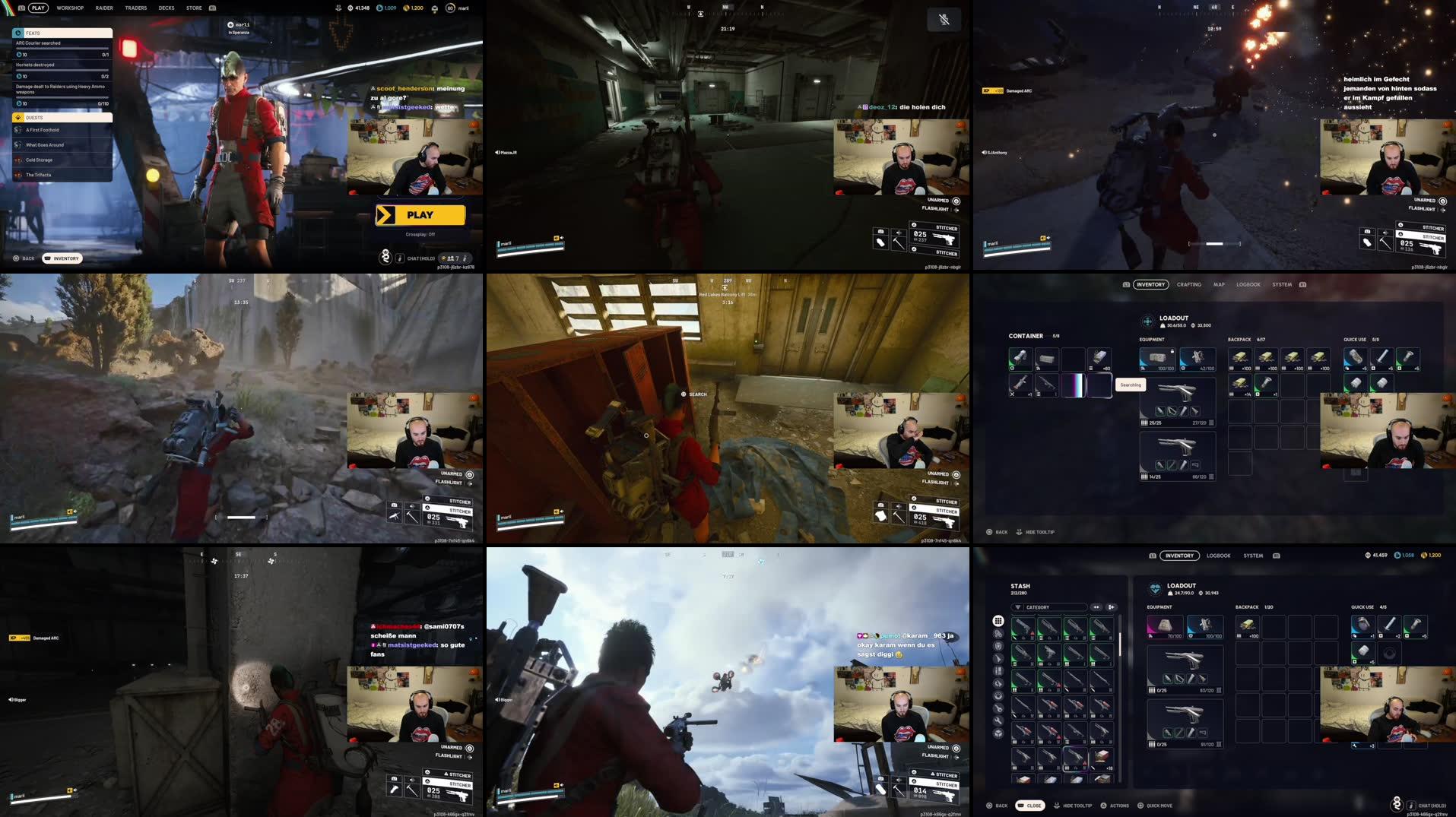
Task: Select the grenade in the Quick Use slot
Action: coord(1363,625)
